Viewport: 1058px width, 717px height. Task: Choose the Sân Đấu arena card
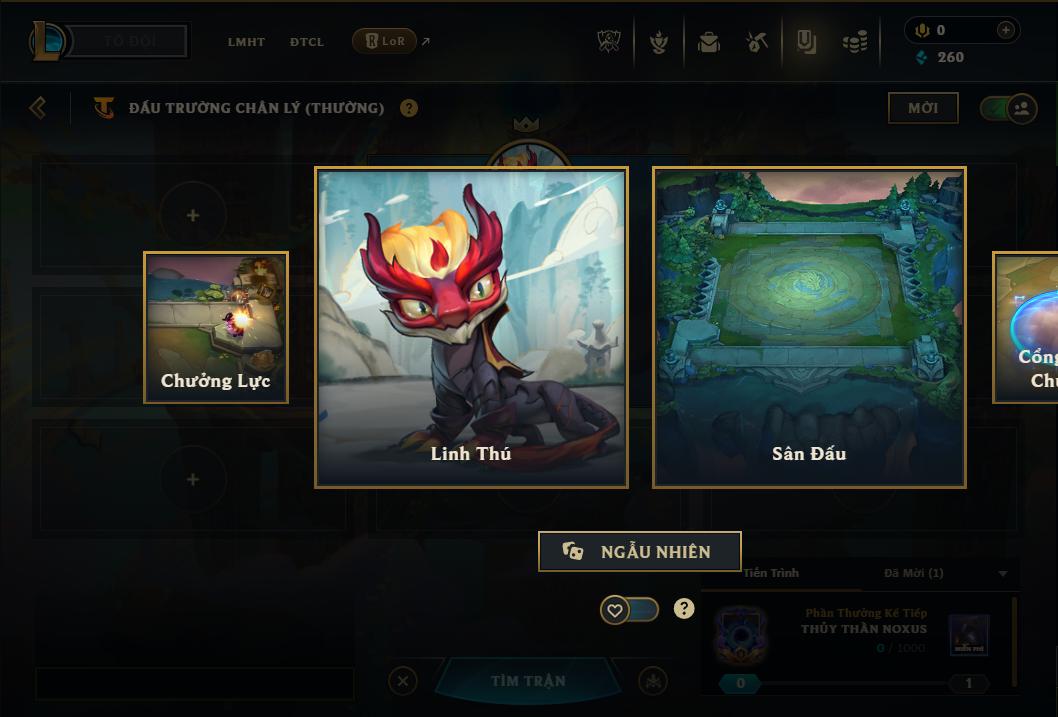(809, 327)
